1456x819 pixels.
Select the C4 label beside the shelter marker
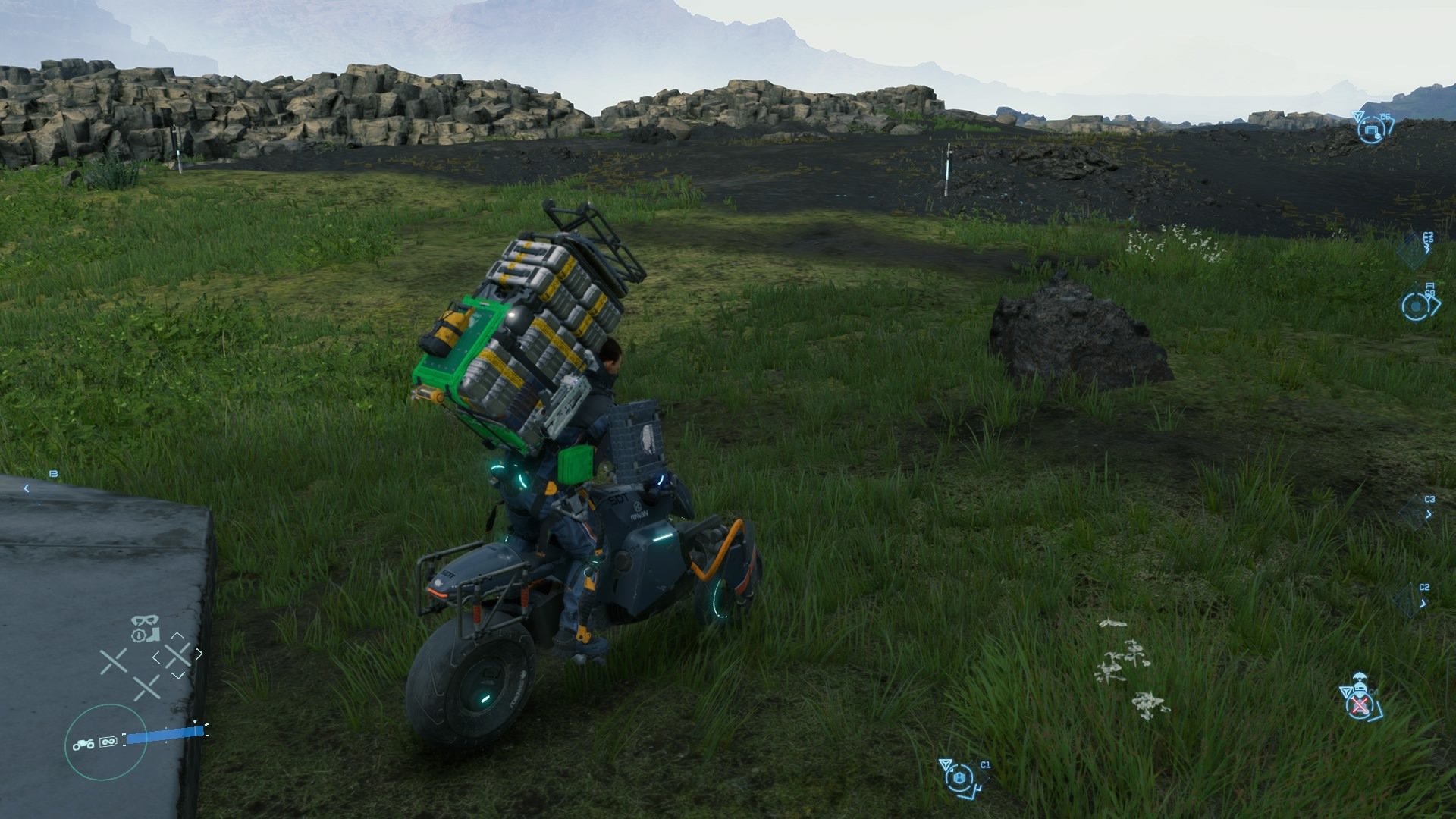pos(1373,692)
